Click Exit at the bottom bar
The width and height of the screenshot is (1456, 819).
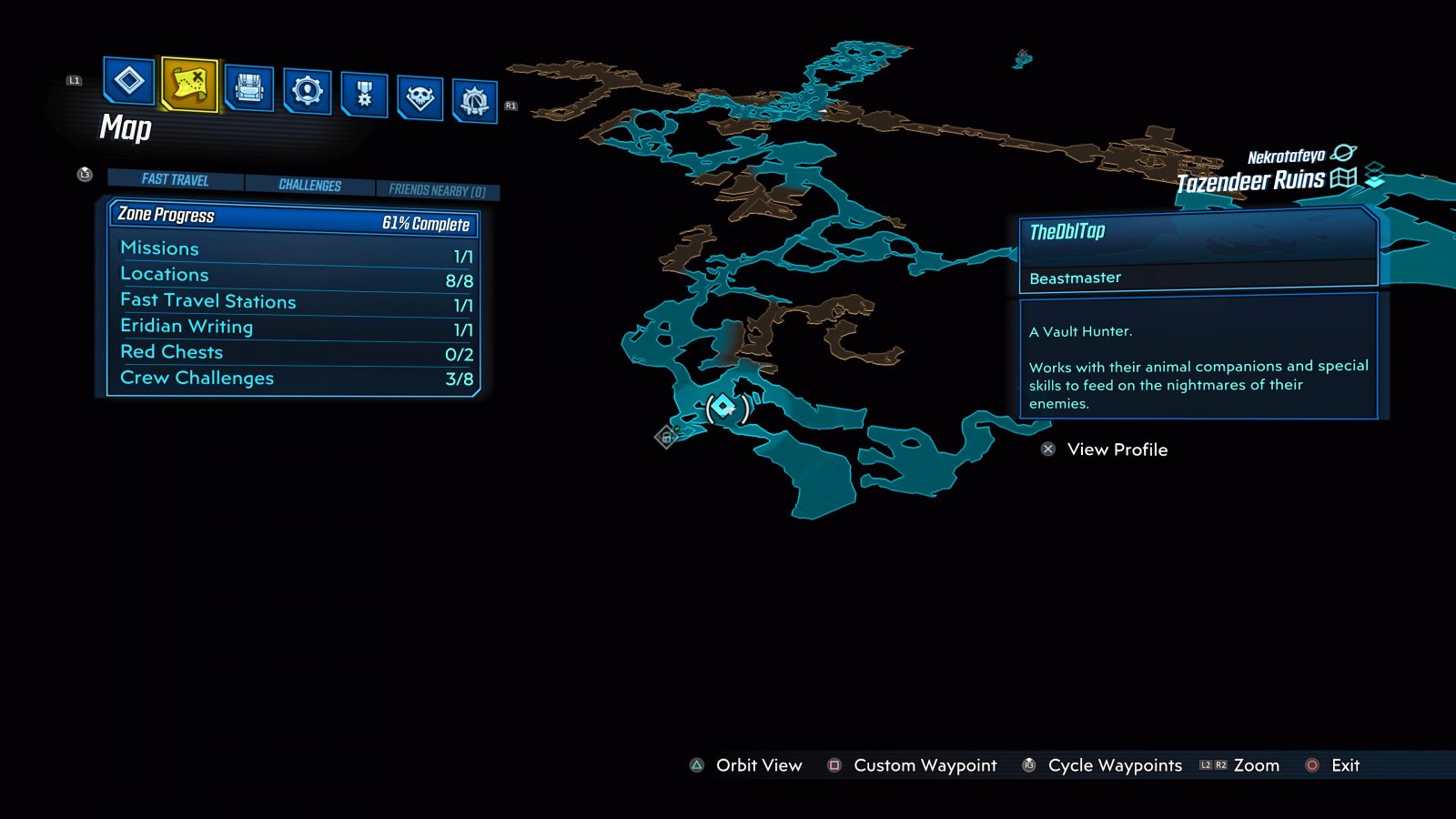pos(1334,765)
